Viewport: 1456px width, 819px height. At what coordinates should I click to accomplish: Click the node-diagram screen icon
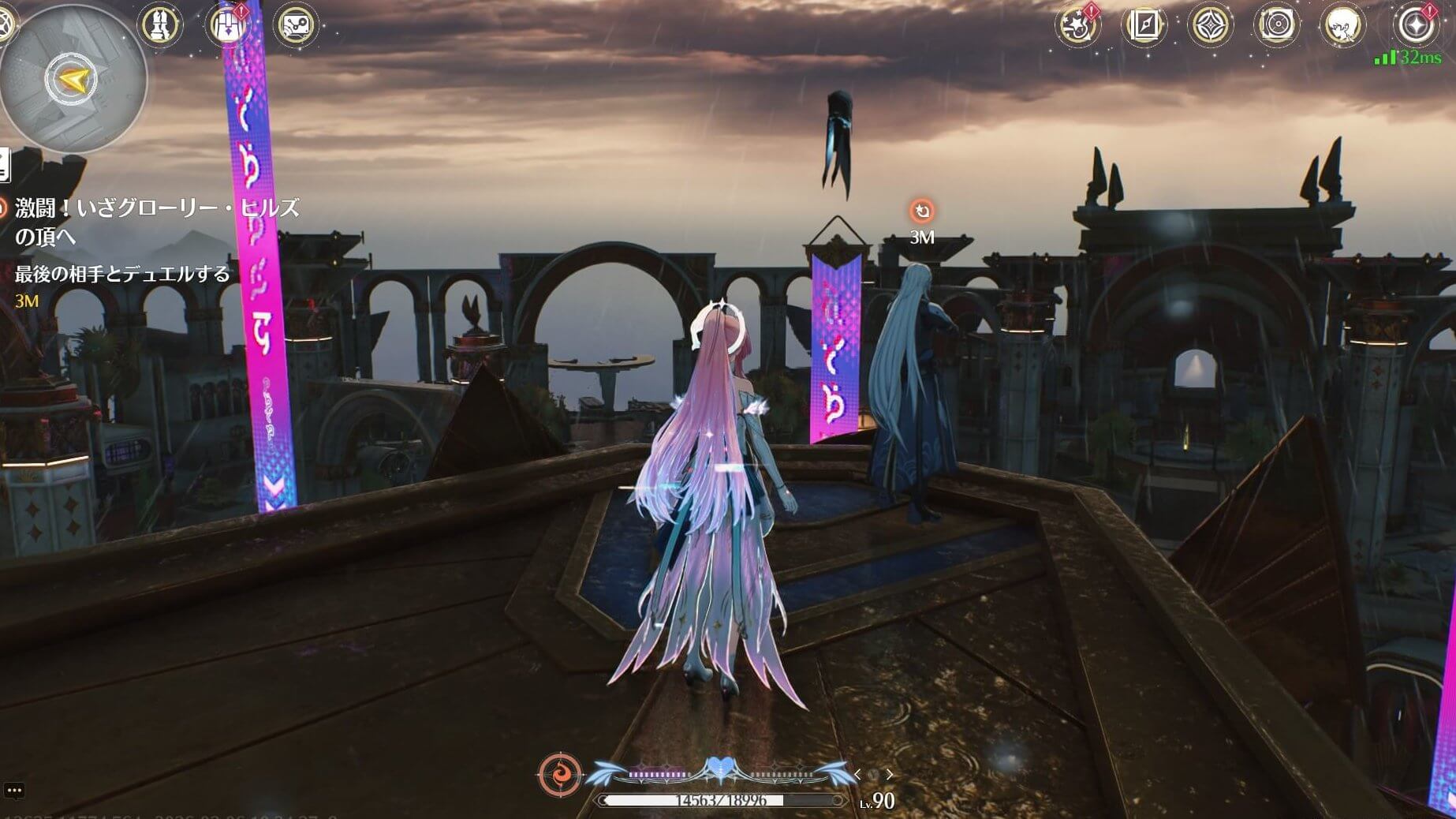pos(297,24)
